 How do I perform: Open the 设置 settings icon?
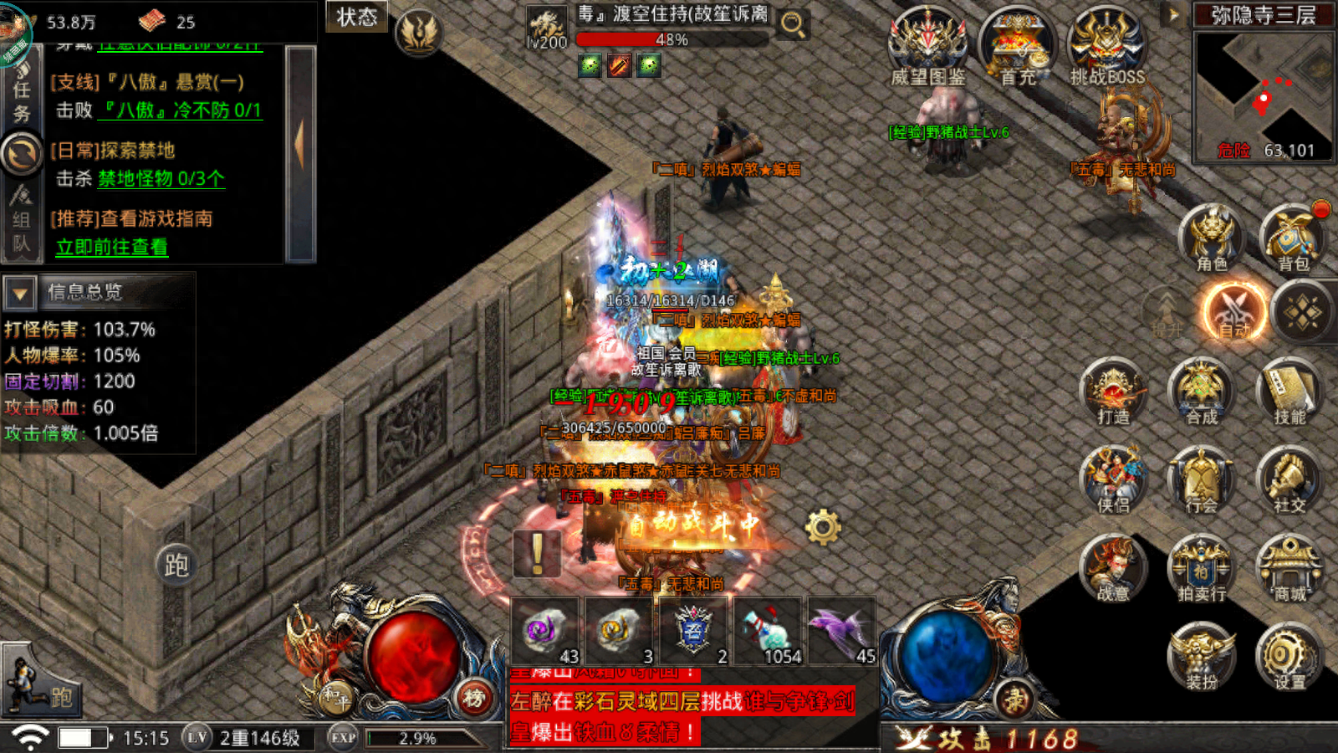click(1290, 655)
